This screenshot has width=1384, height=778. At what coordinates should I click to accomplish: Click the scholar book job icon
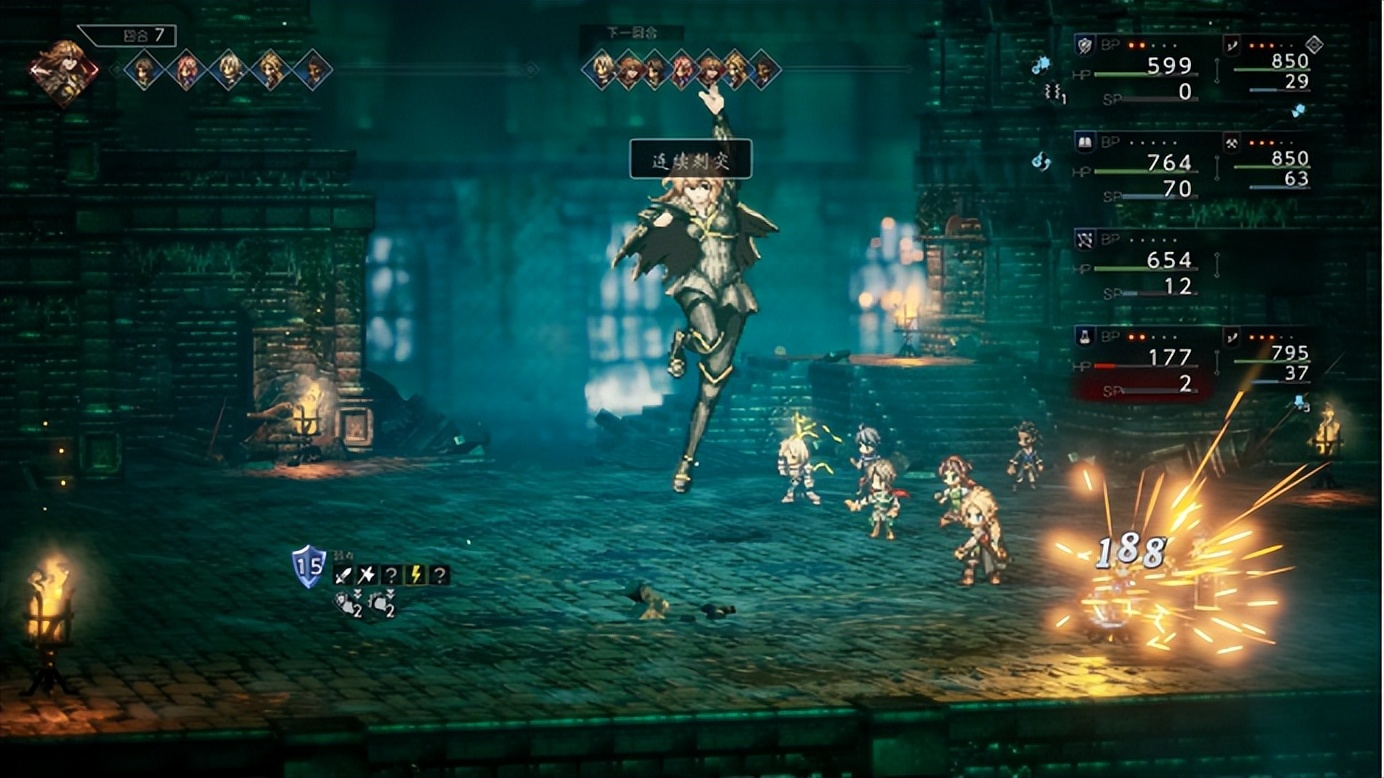click(1085, 142)
